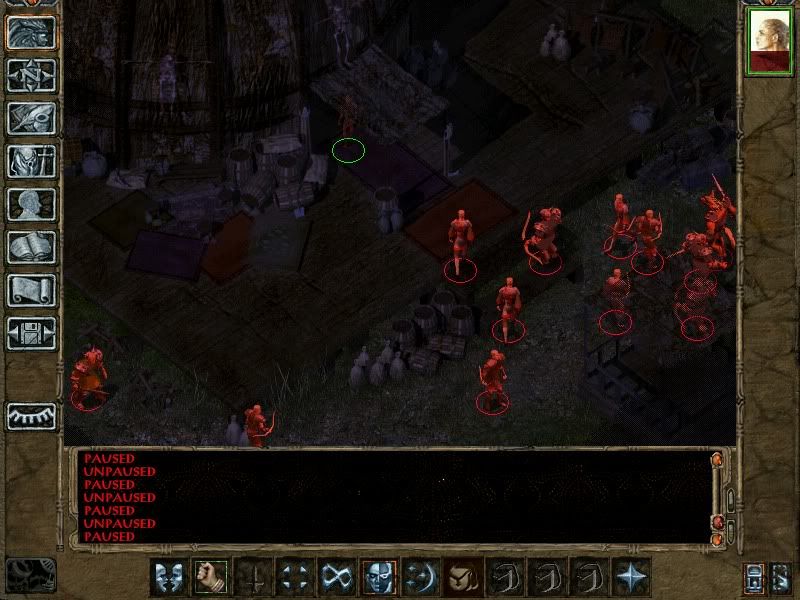The image size is (800, 600).
Task: Click the face mask action button
Action: (377, 577)
